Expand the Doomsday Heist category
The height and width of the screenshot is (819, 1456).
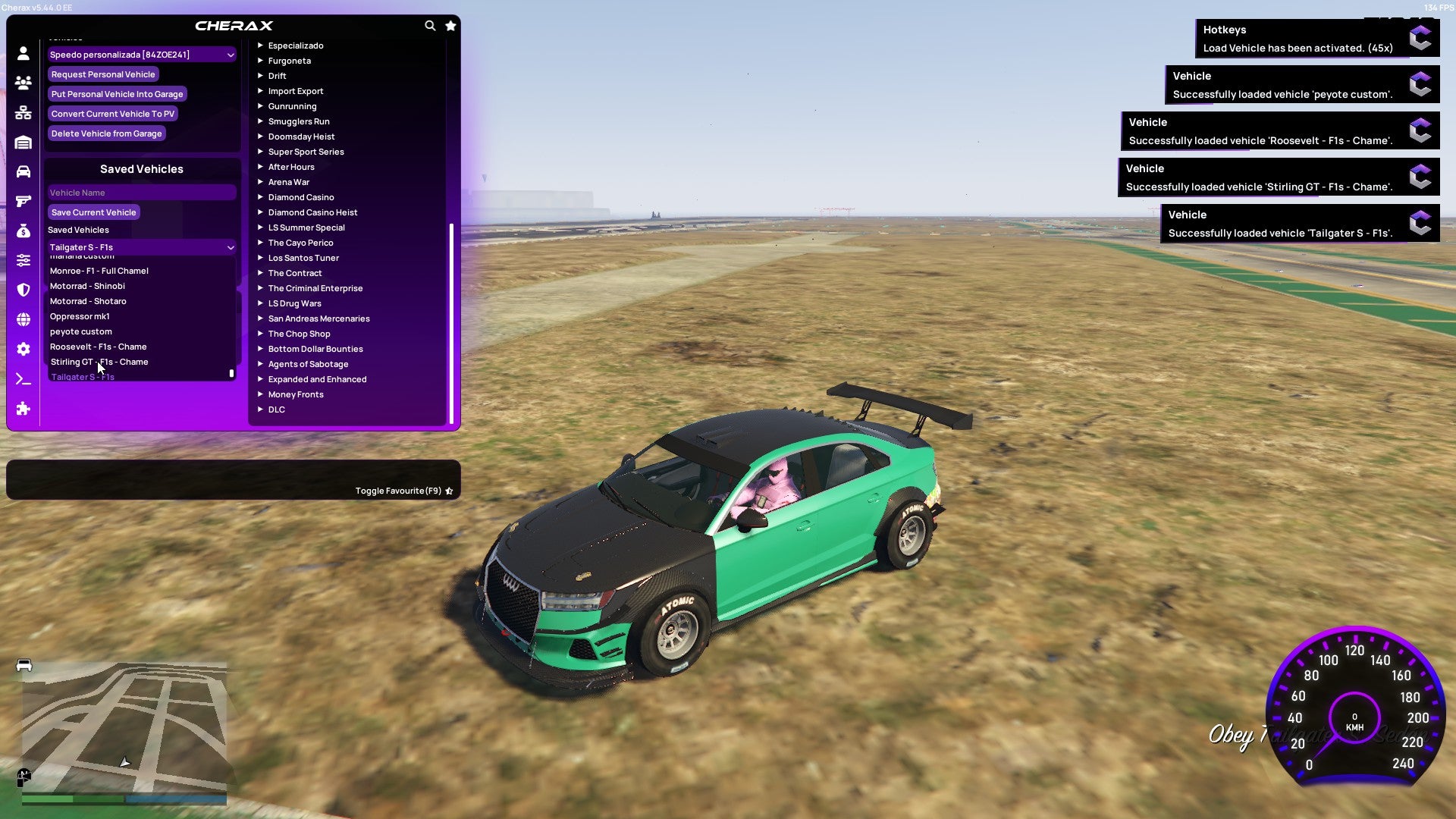tap(302, 136)
